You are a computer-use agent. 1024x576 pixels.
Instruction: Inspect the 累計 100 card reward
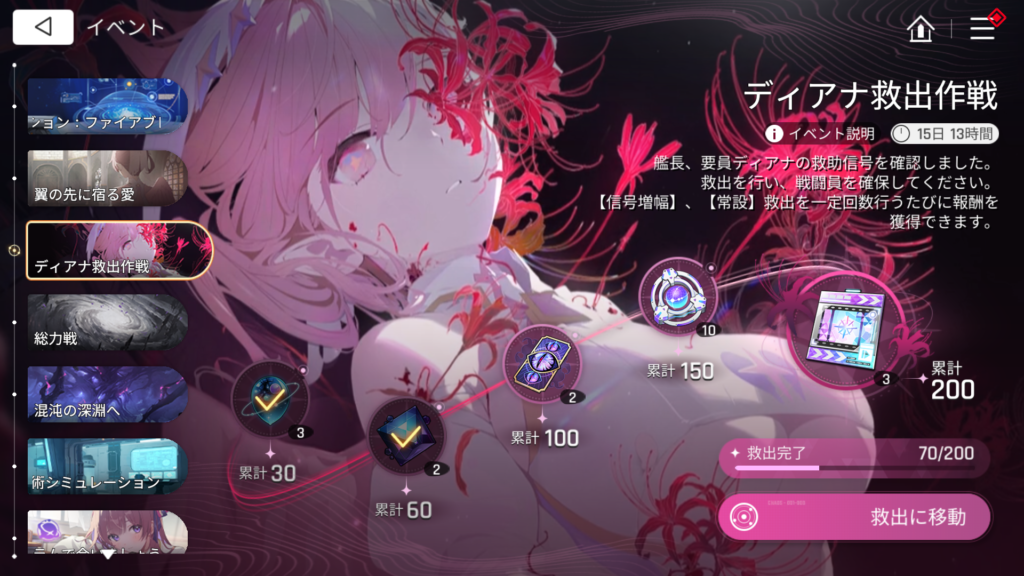542,362
